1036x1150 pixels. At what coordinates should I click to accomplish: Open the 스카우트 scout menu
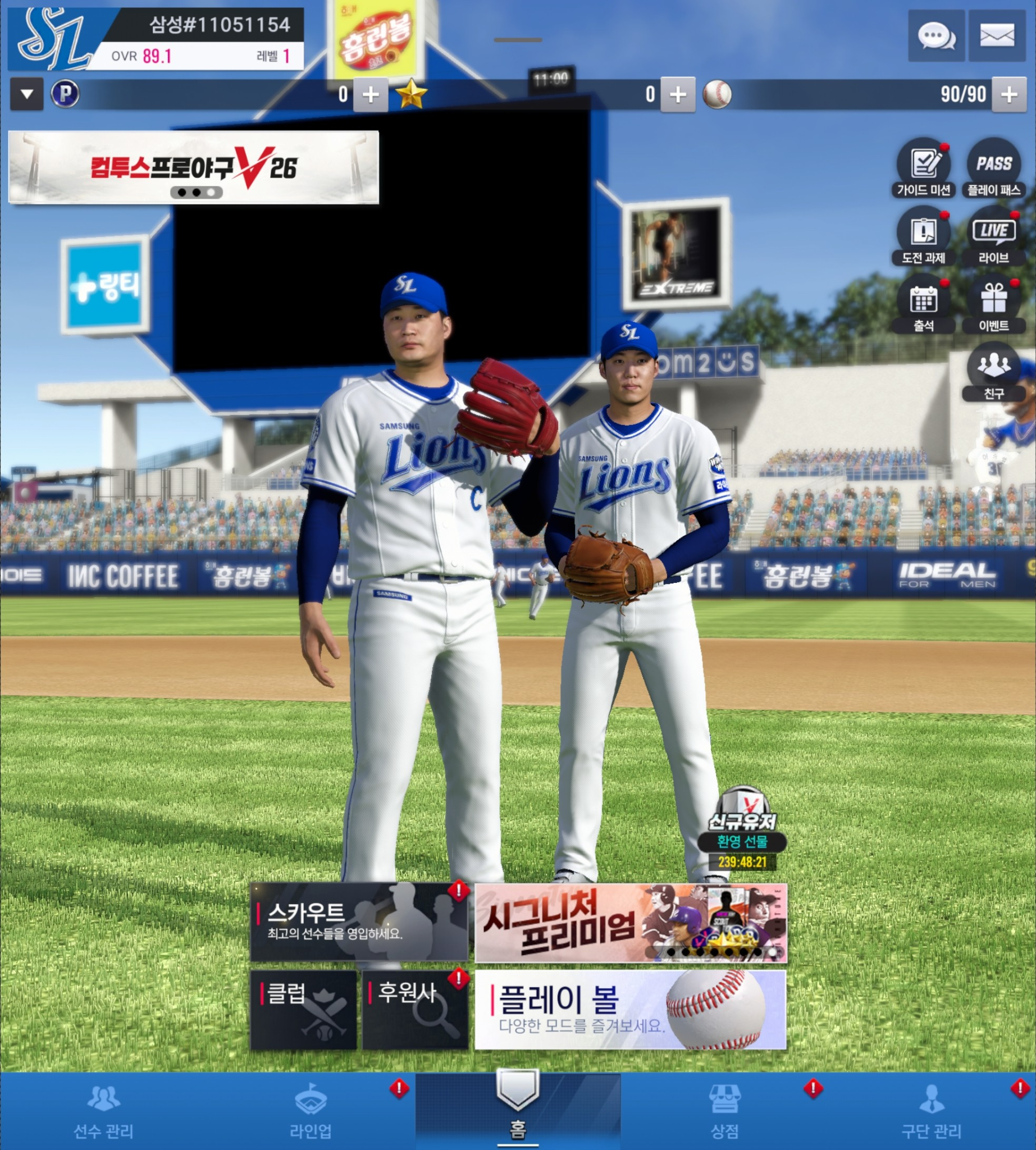tap(359, 921)
